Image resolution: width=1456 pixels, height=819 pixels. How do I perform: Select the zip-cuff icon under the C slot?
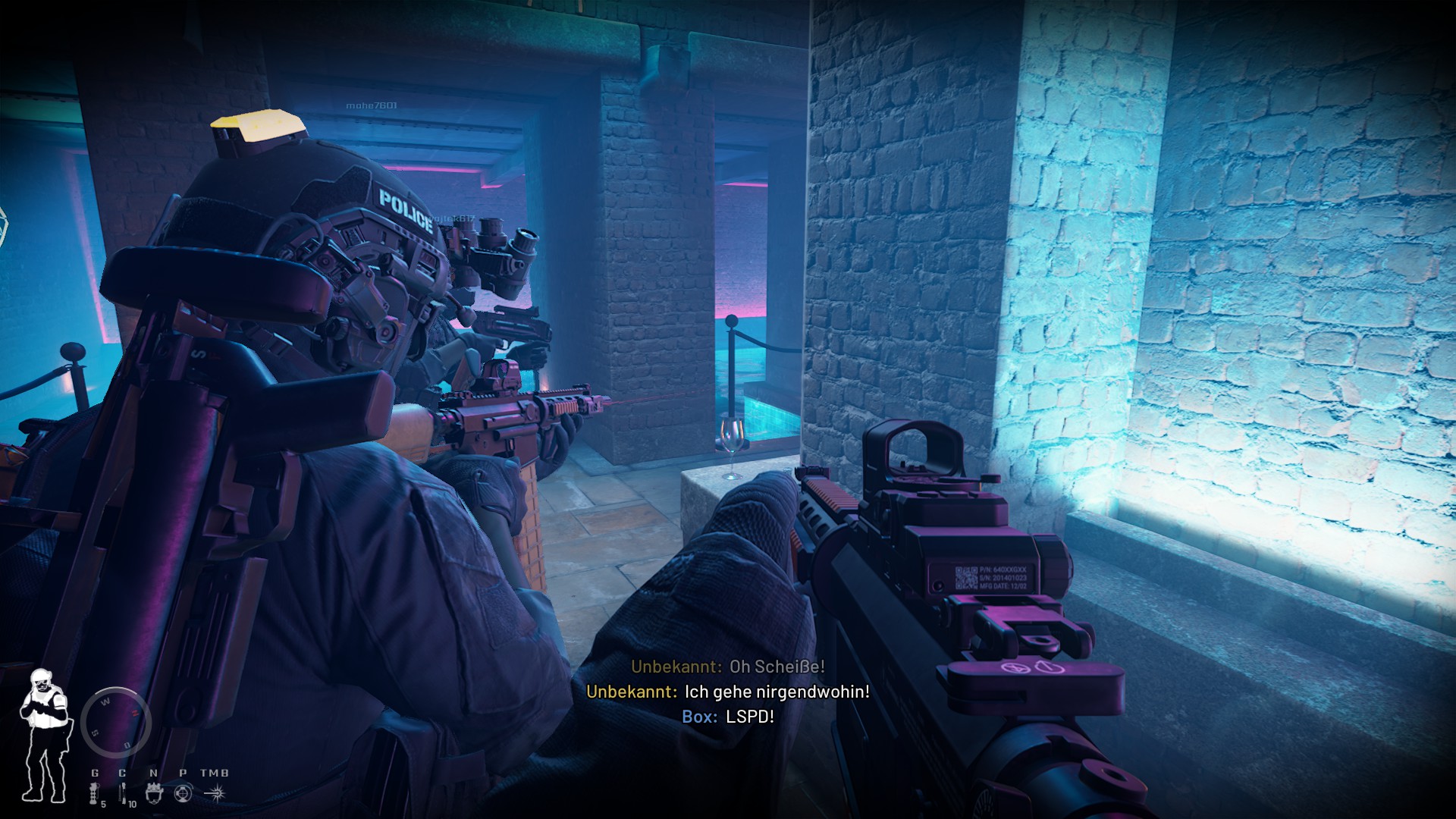(x=123, y=794)
